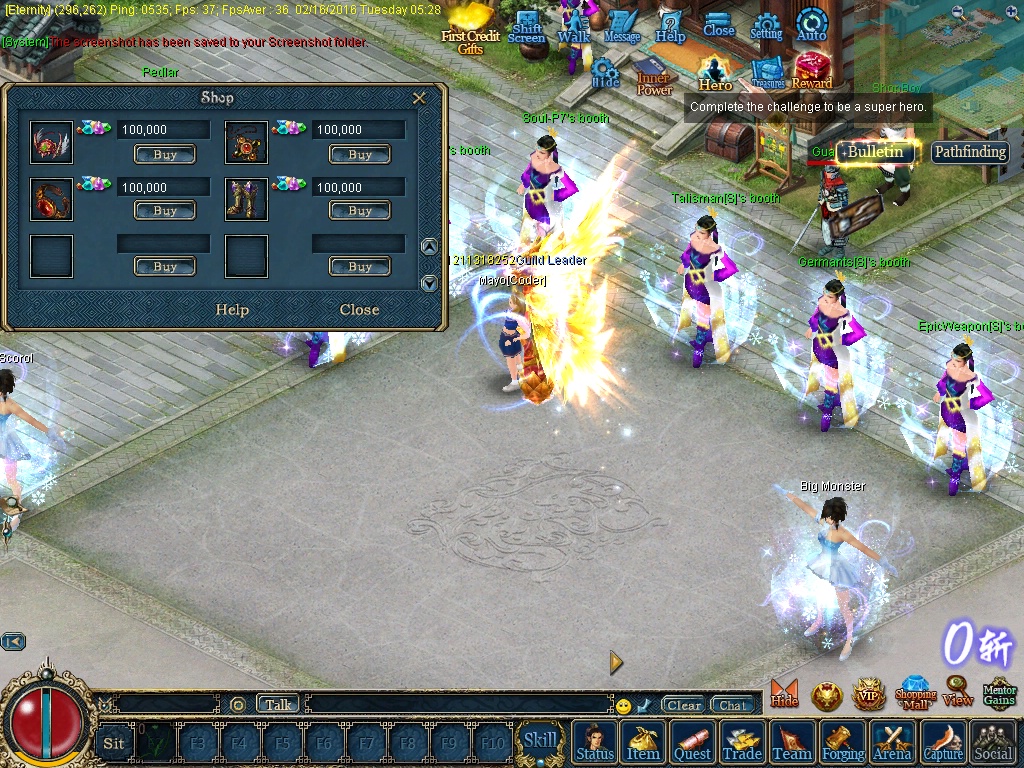Clear the chat log

[684, 705]
